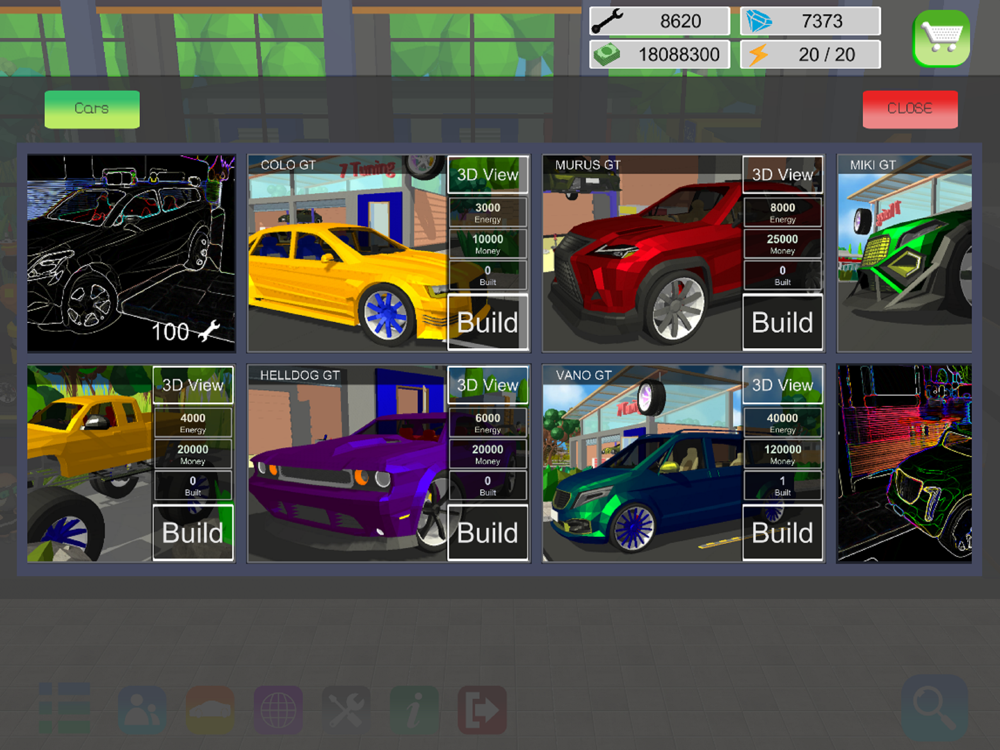Select the locked car costing 100 wrenches
1000x750 pixels.
131,253
